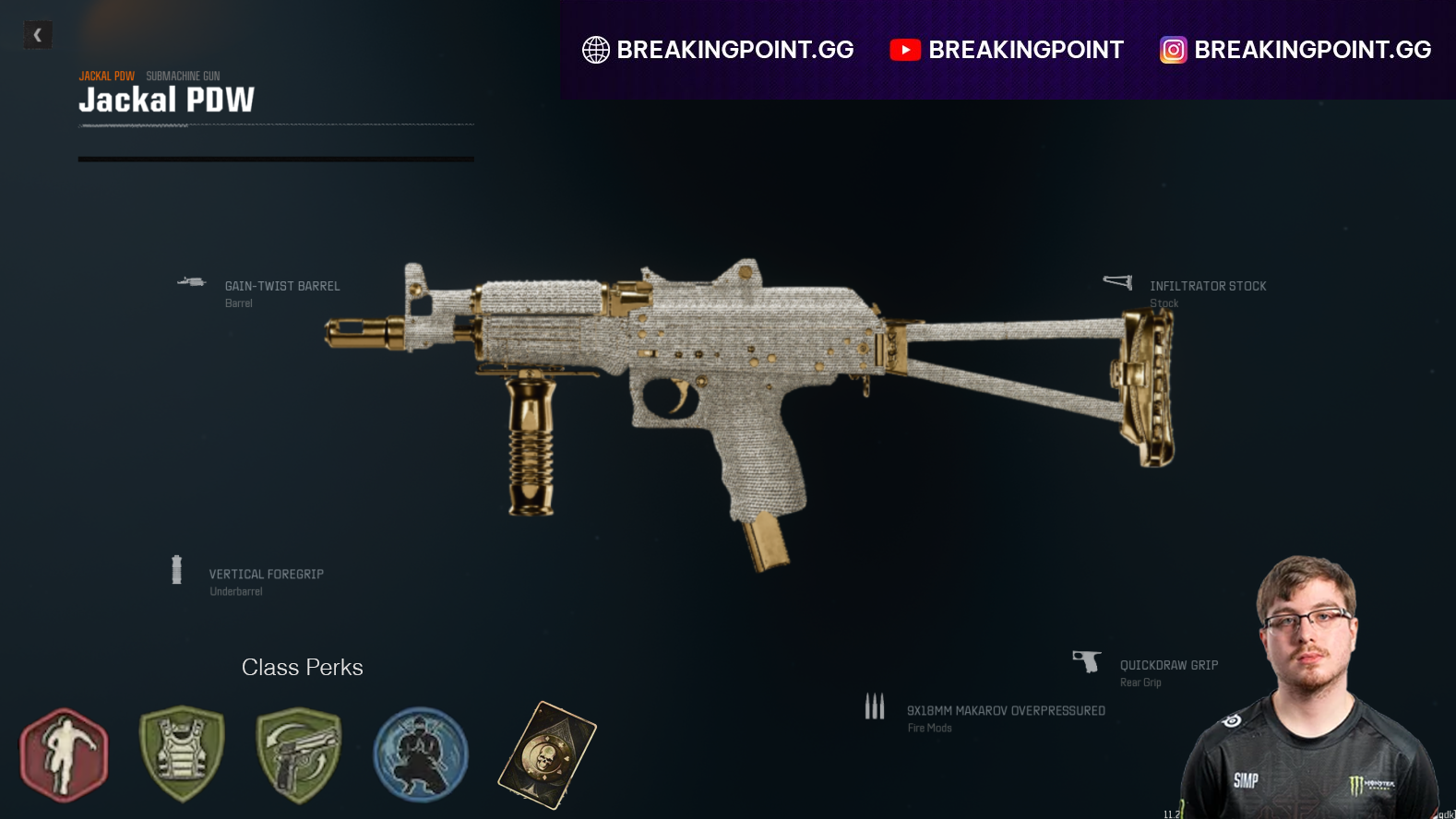Click the YouTube channel icon in banner
1456x819 pixels.
tap(905, 50)
